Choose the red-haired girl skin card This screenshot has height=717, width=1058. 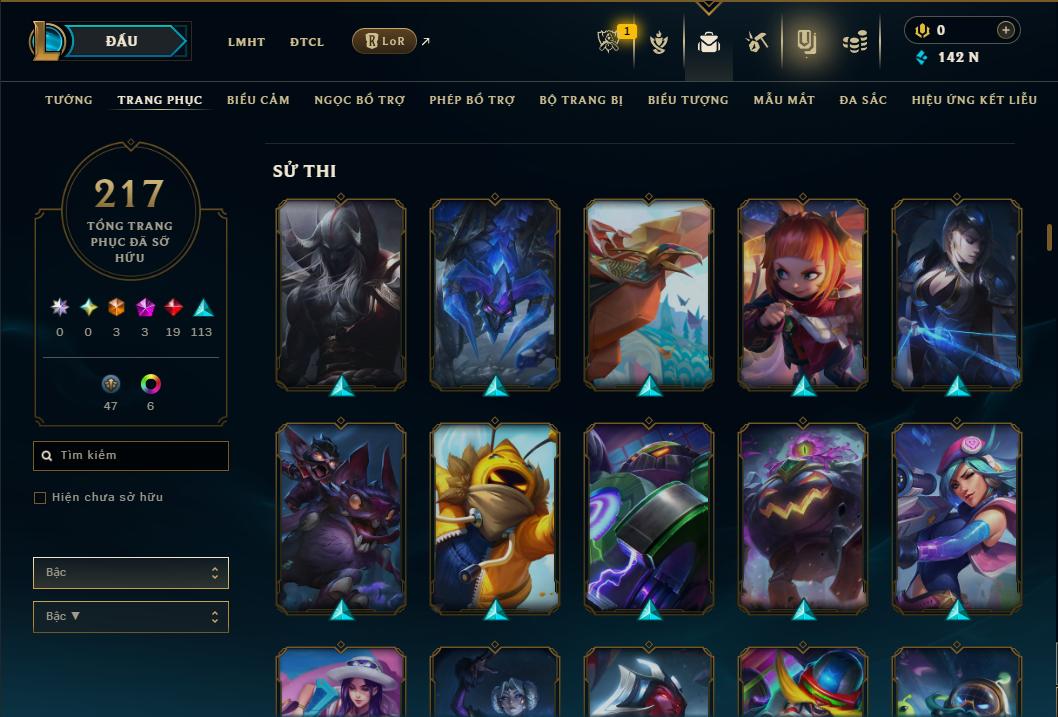coord(803,293)
